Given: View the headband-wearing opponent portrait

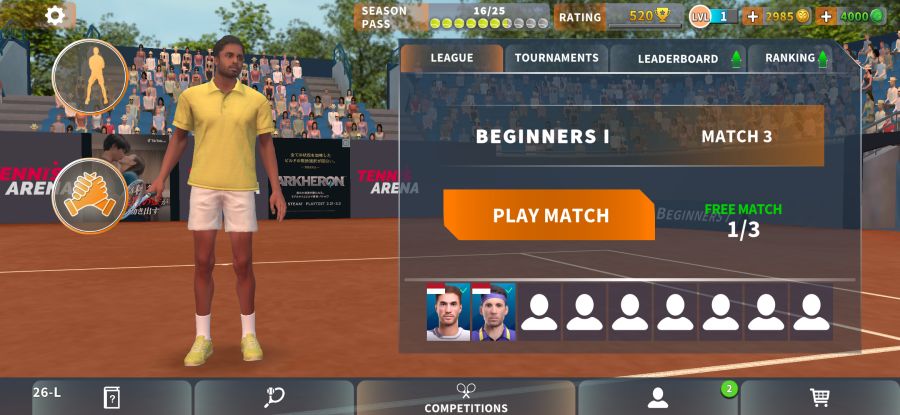Looking at the screenshot, I should pyautogui.click(x=493, y=312).
